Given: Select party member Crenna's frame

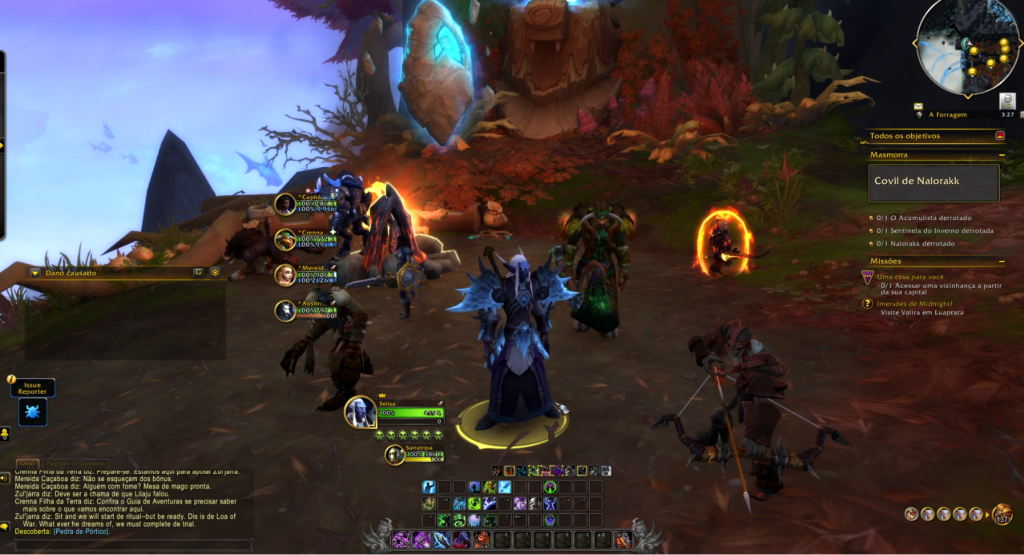Looking at the screenshot, I should (287, 239).
